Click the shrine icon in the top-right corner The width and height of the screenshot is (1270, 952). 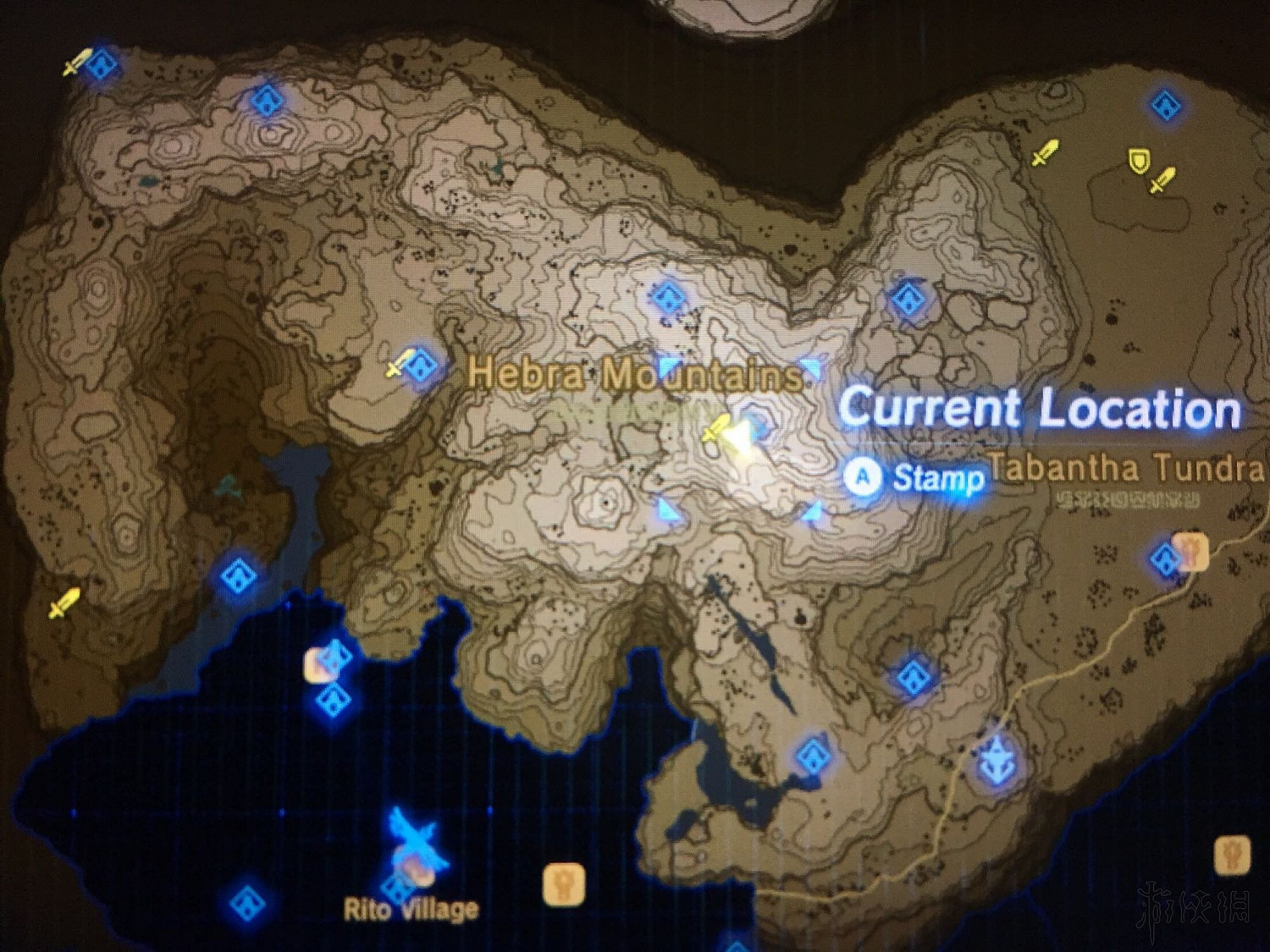coord(1165,106)
